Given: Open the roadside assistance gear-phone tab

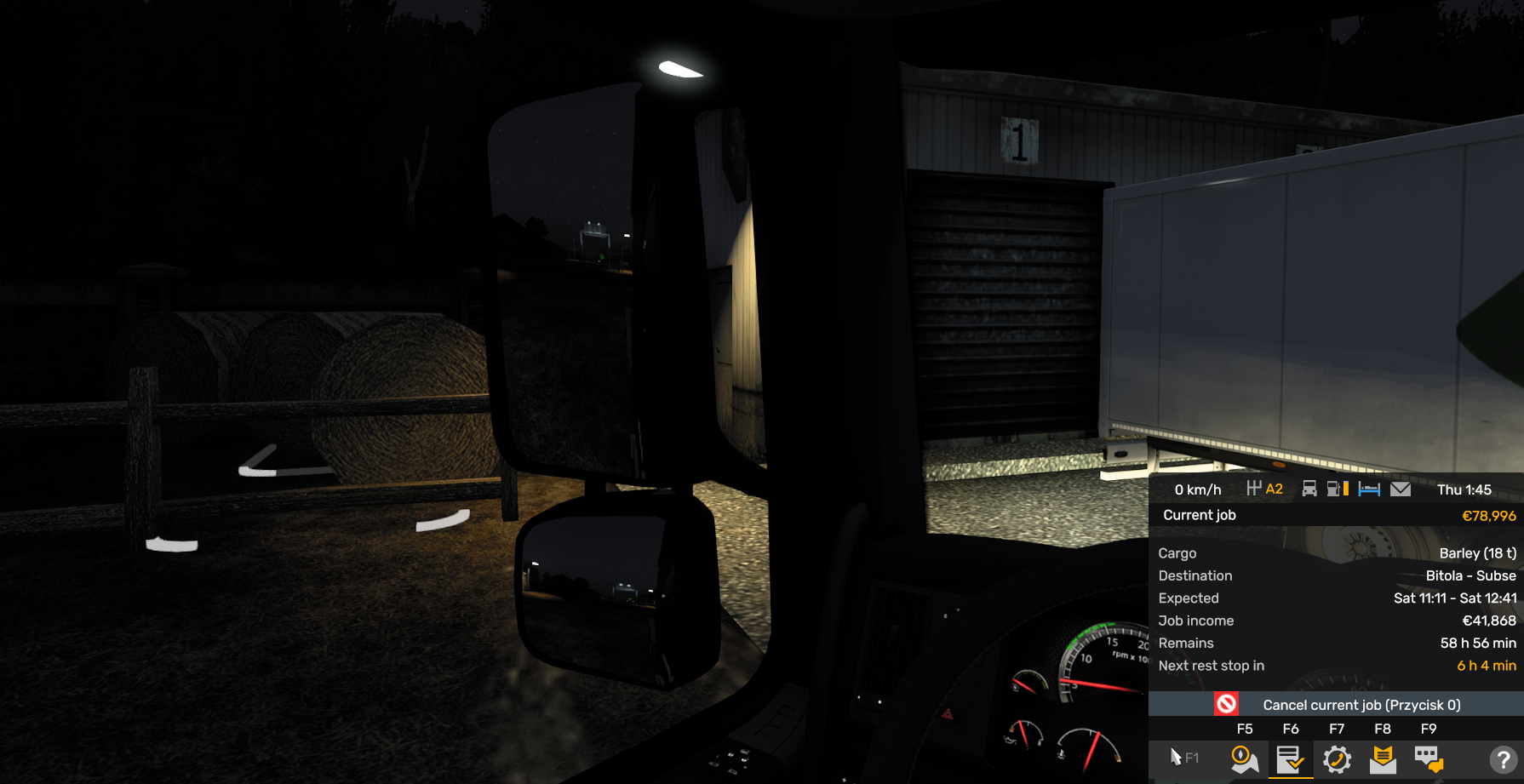Looking at the screenshot, I should coord(1337,758).
